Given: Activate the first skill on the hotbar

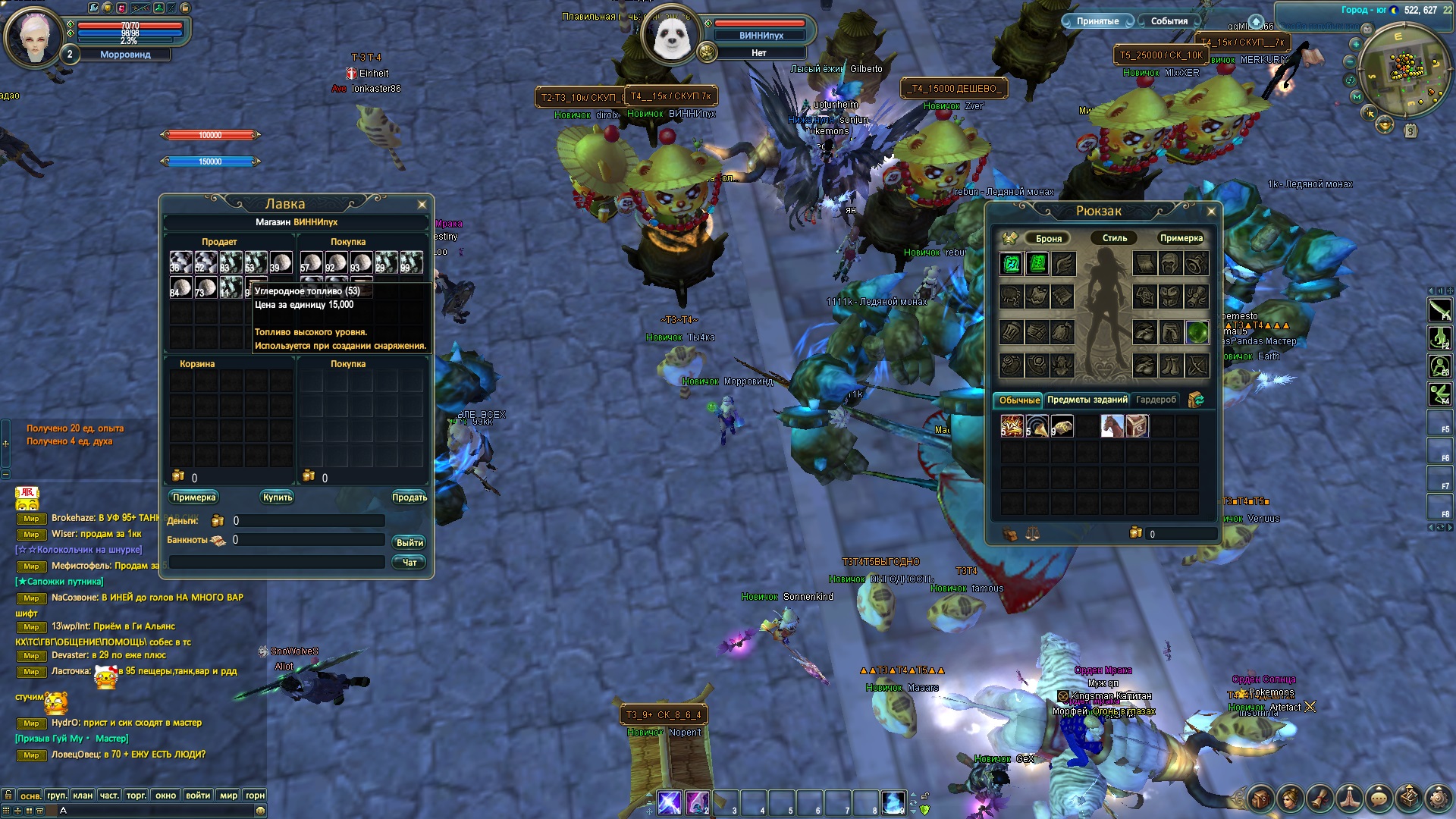Looking at the screenshot, I should (x=670, y=802).
